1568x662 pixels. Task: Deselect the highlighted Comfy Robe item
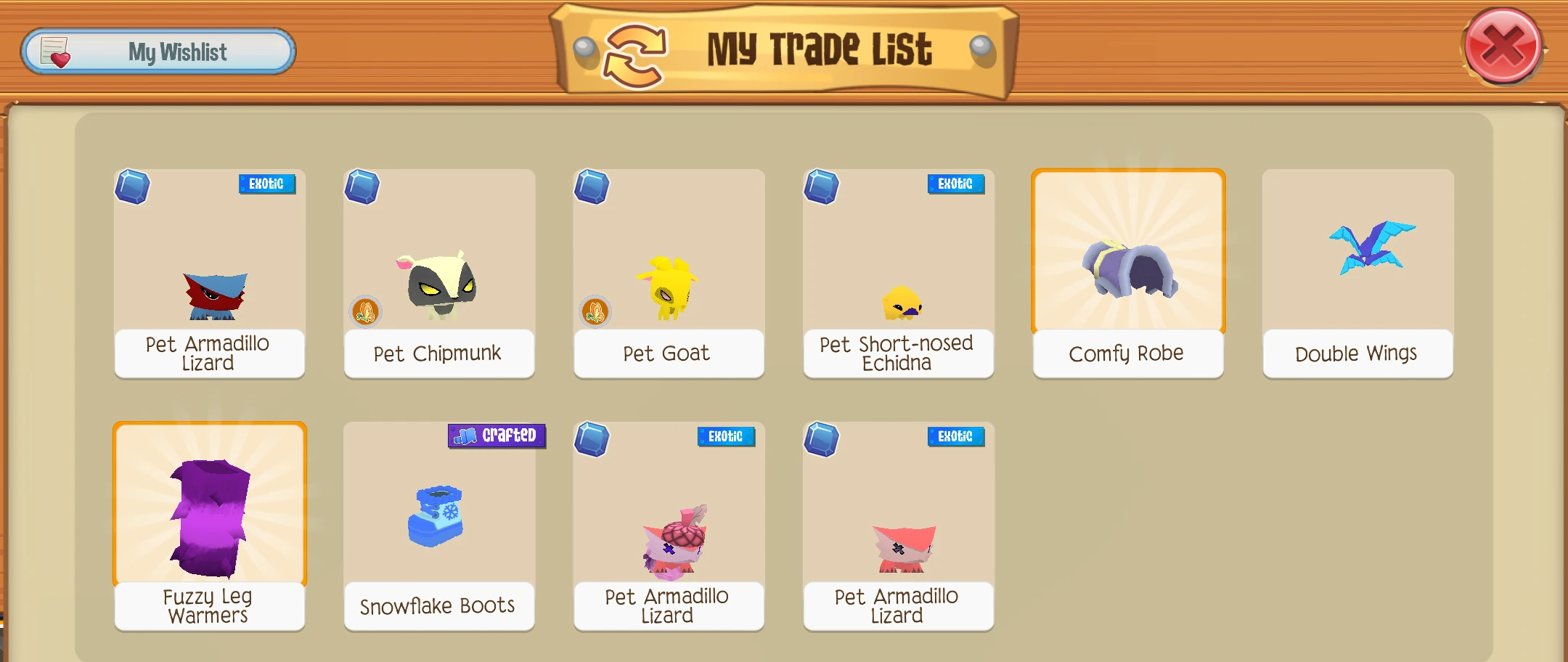click(x=1127, y=254)
